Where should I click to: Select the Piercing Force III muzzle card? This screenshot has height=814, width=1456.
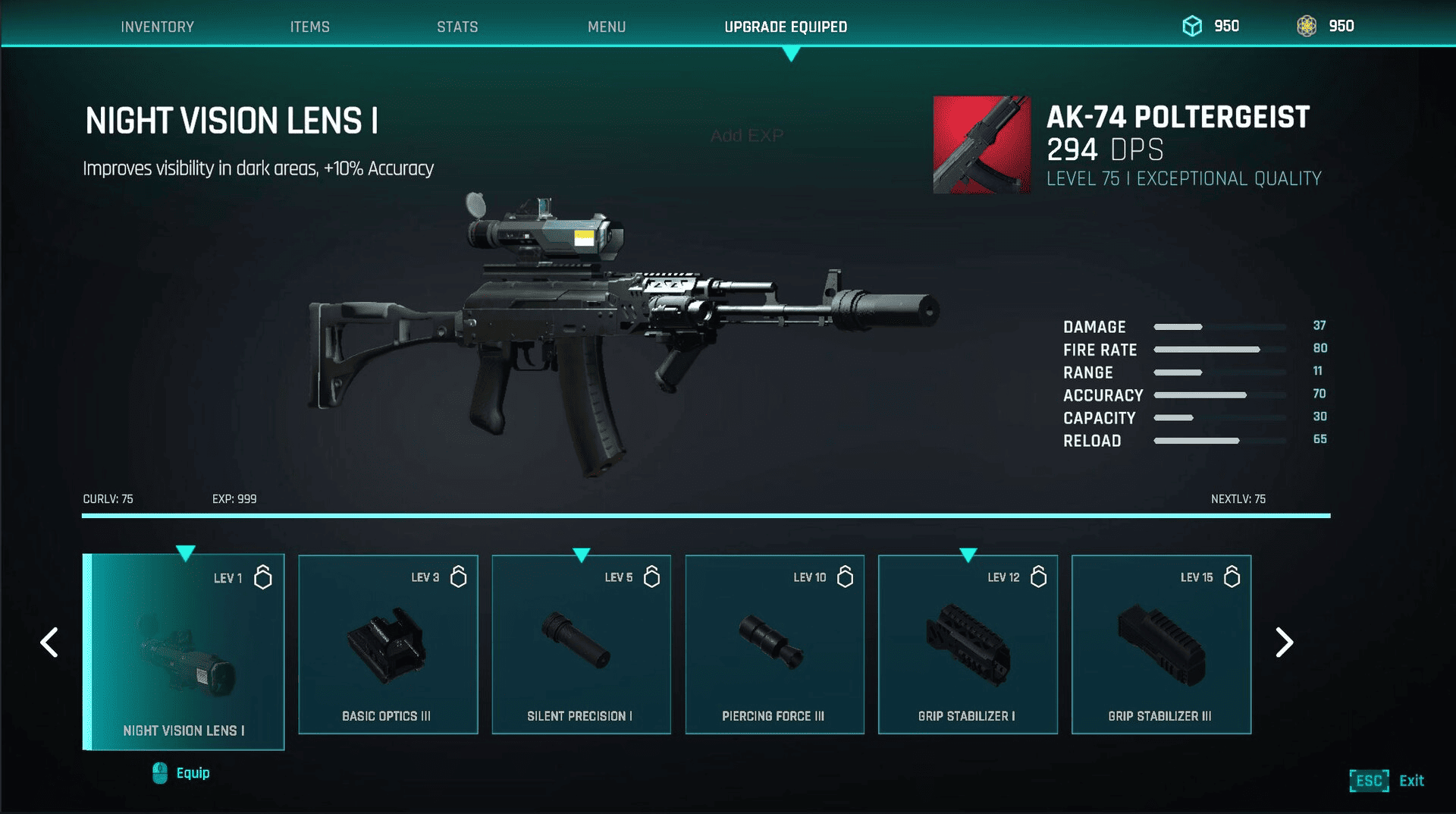774,644
